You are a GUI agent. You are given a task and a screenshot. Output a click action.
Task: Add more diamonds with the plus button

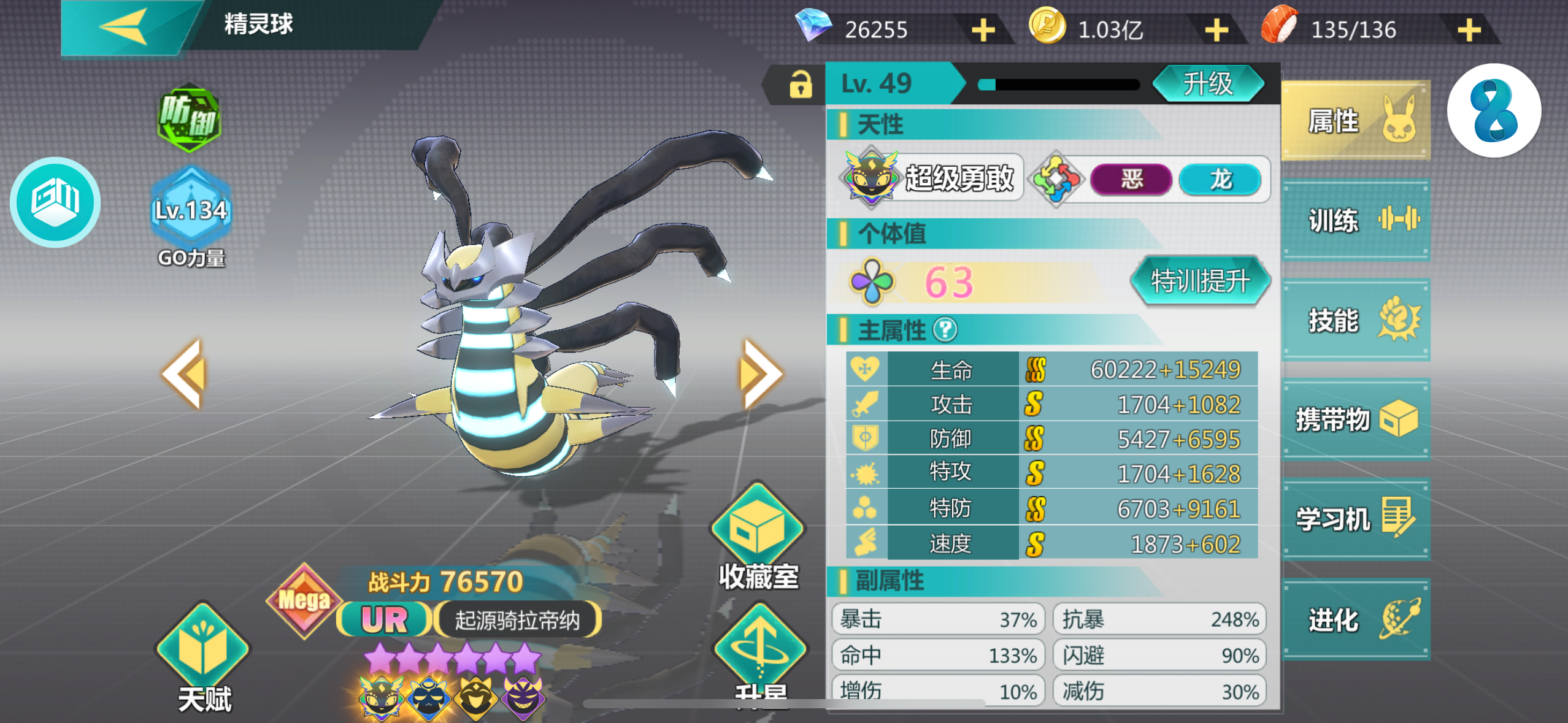983,30
